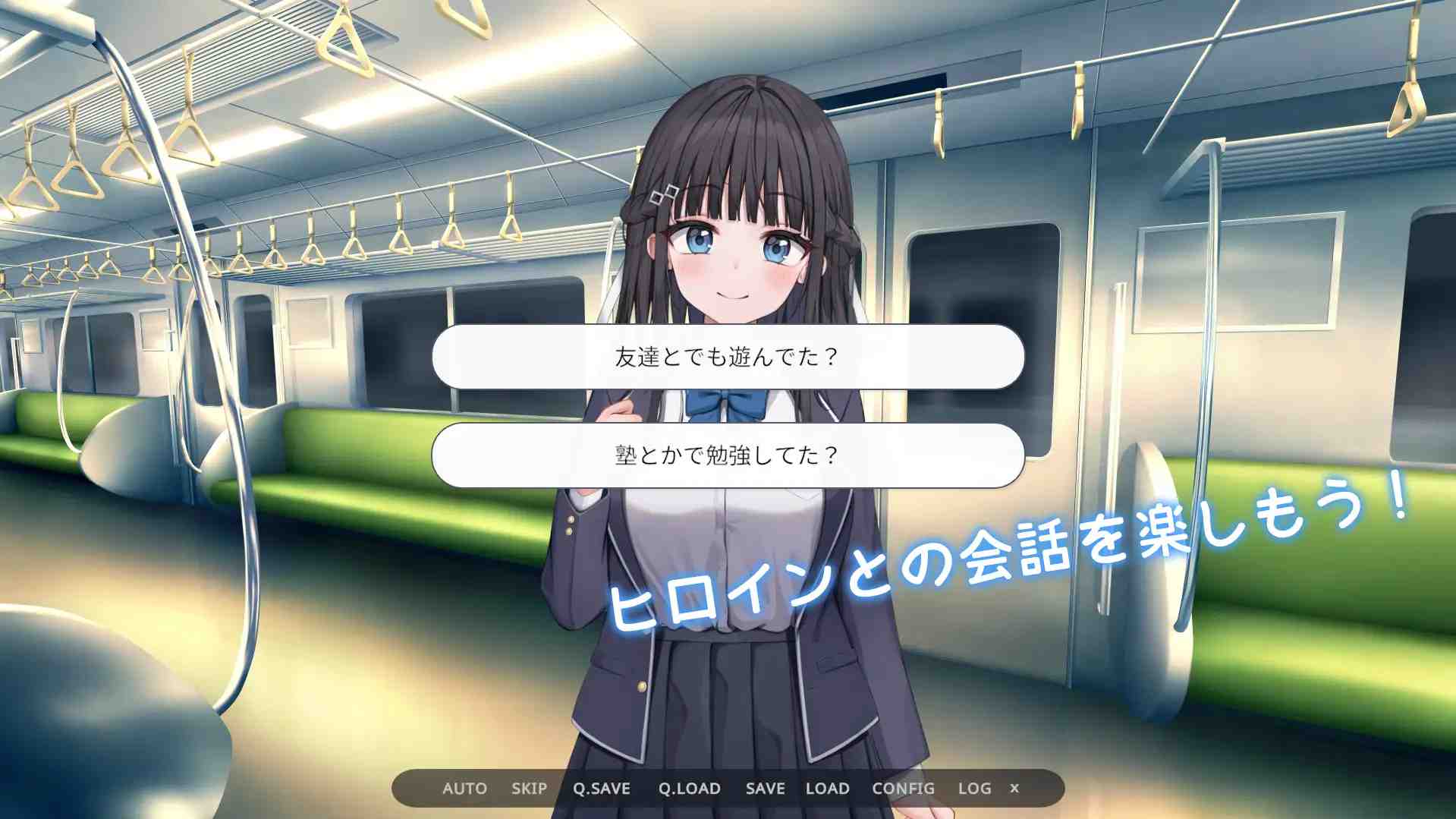Quick load the last save with Q.LOAD
The width and height of the screenshot is (1456, 819).
689,789
